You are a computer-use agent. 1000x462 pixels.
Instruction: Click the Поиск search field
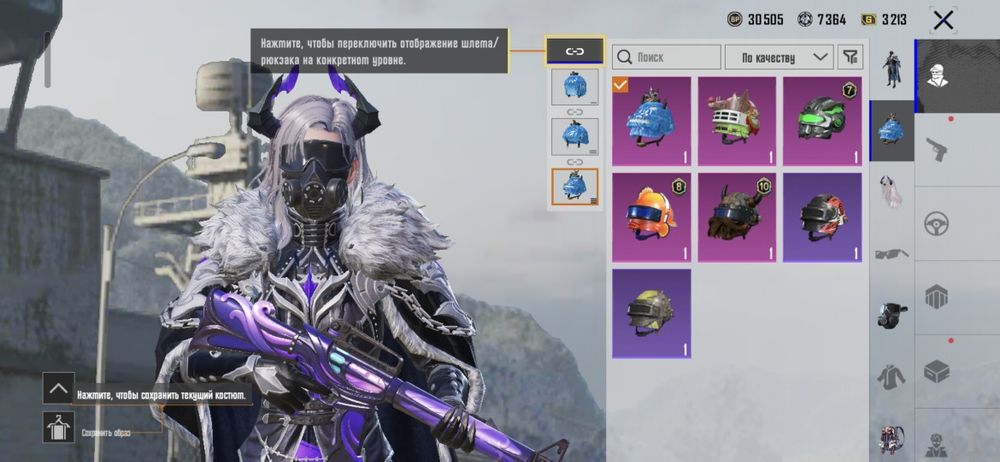[x=666, y=57]
